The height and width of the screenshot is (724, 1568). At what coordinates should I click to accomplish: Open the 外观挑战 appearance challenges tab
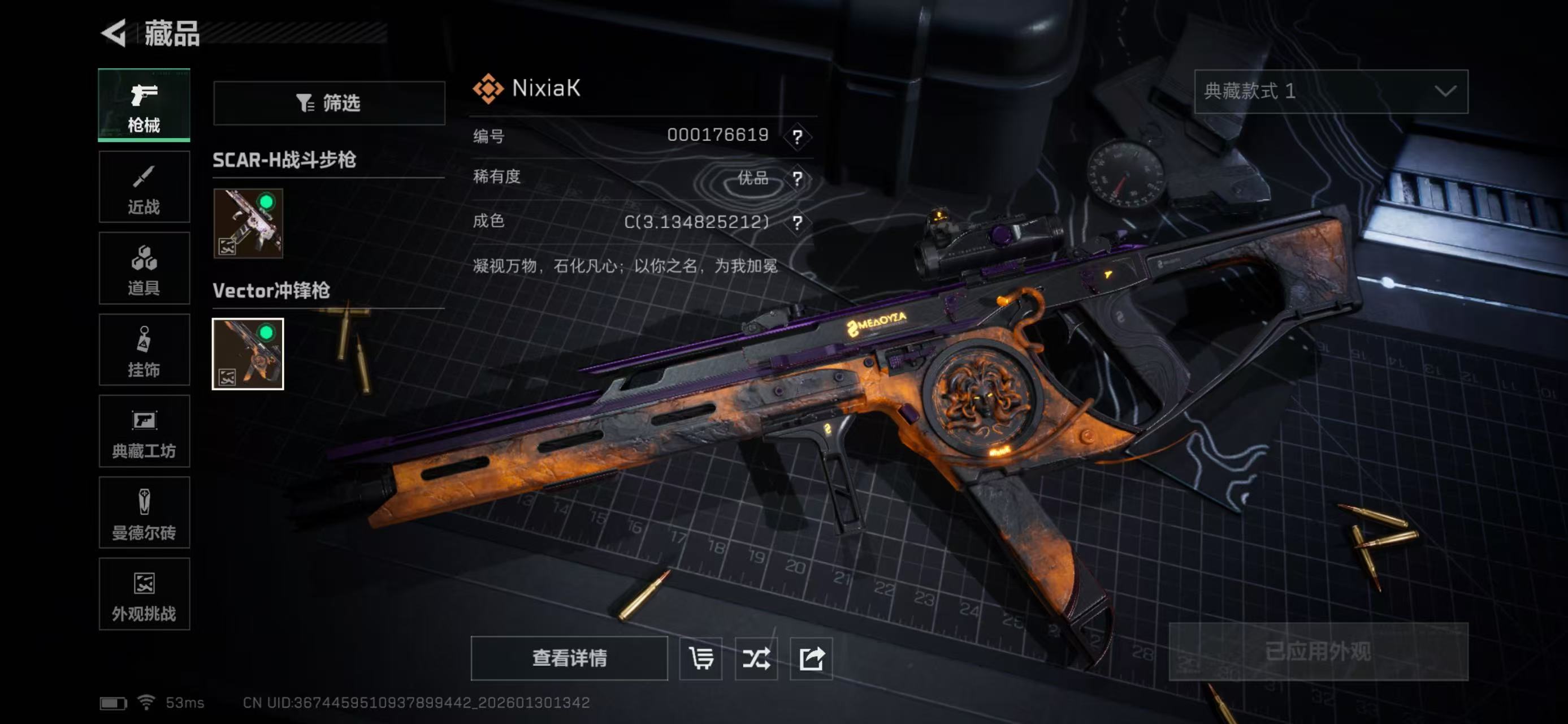144,594
